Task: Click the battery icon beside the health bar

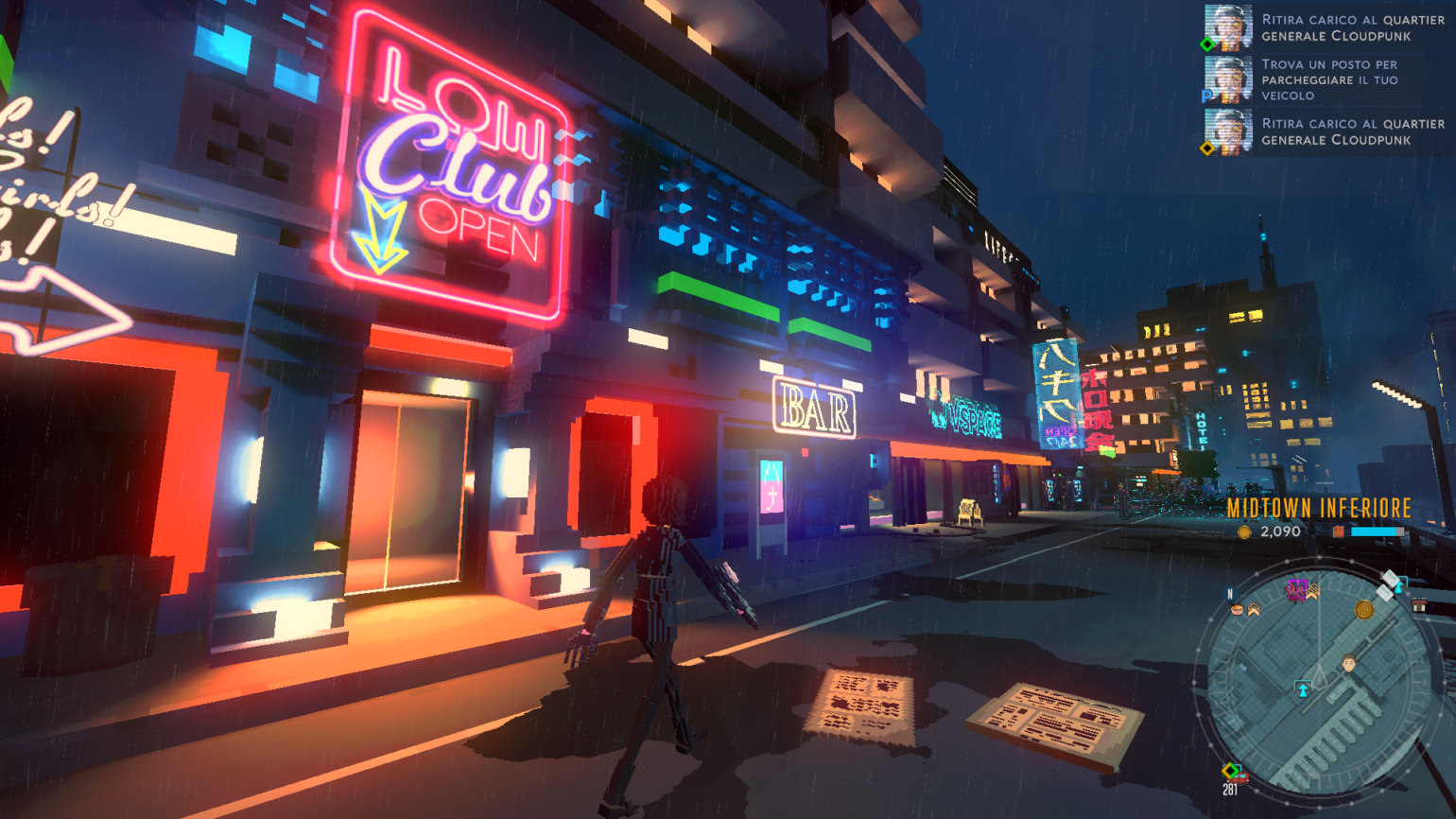Action: [x=1339, y=531]
